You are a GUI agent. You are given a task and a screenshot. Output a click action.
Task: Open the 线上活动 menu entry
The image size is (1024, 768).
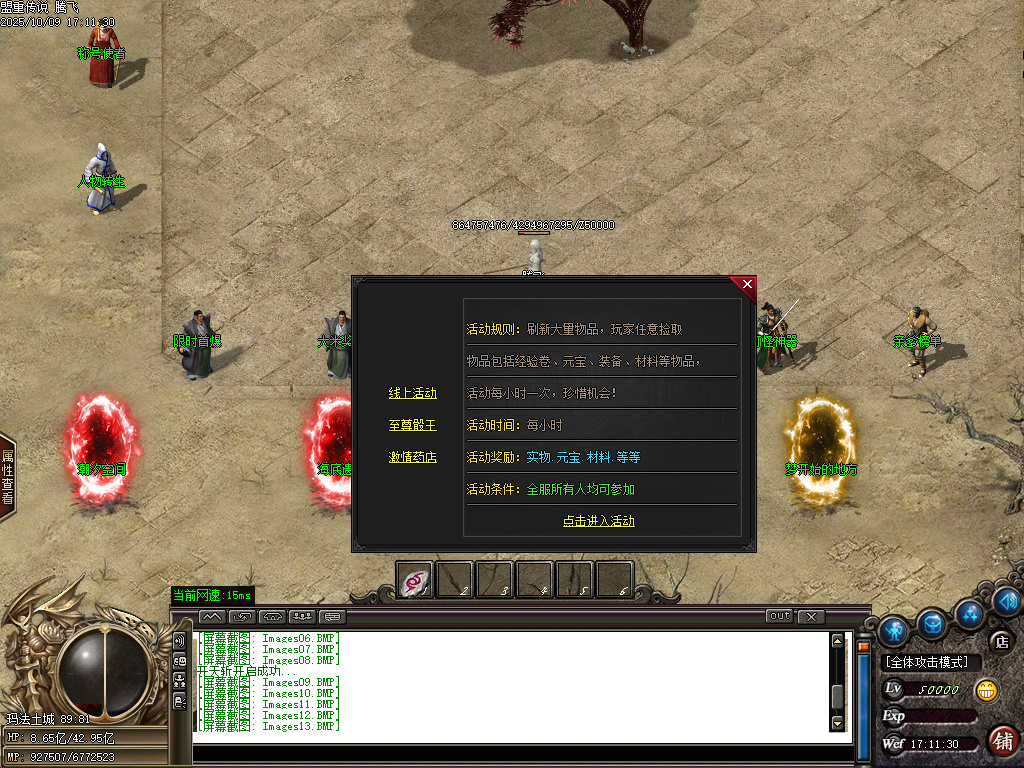tap(412, 393)
